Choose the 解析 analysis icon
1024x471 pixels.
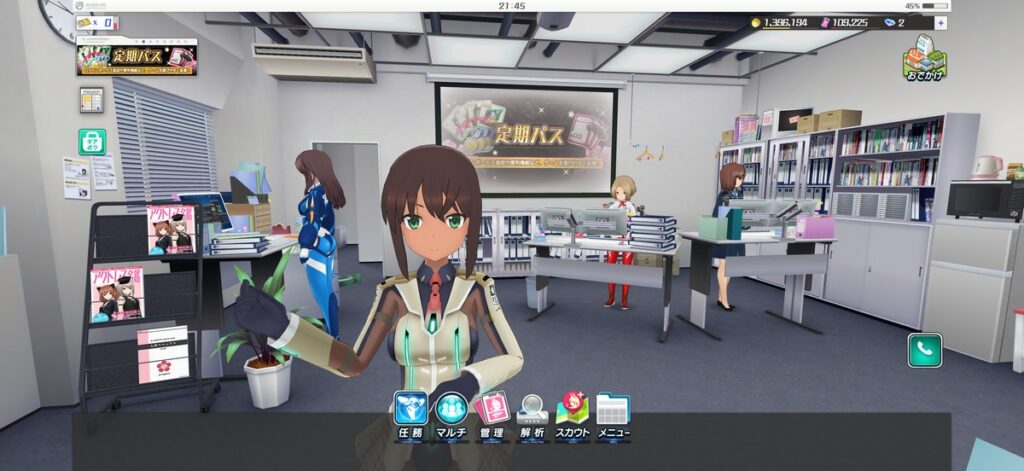point(532,414)
